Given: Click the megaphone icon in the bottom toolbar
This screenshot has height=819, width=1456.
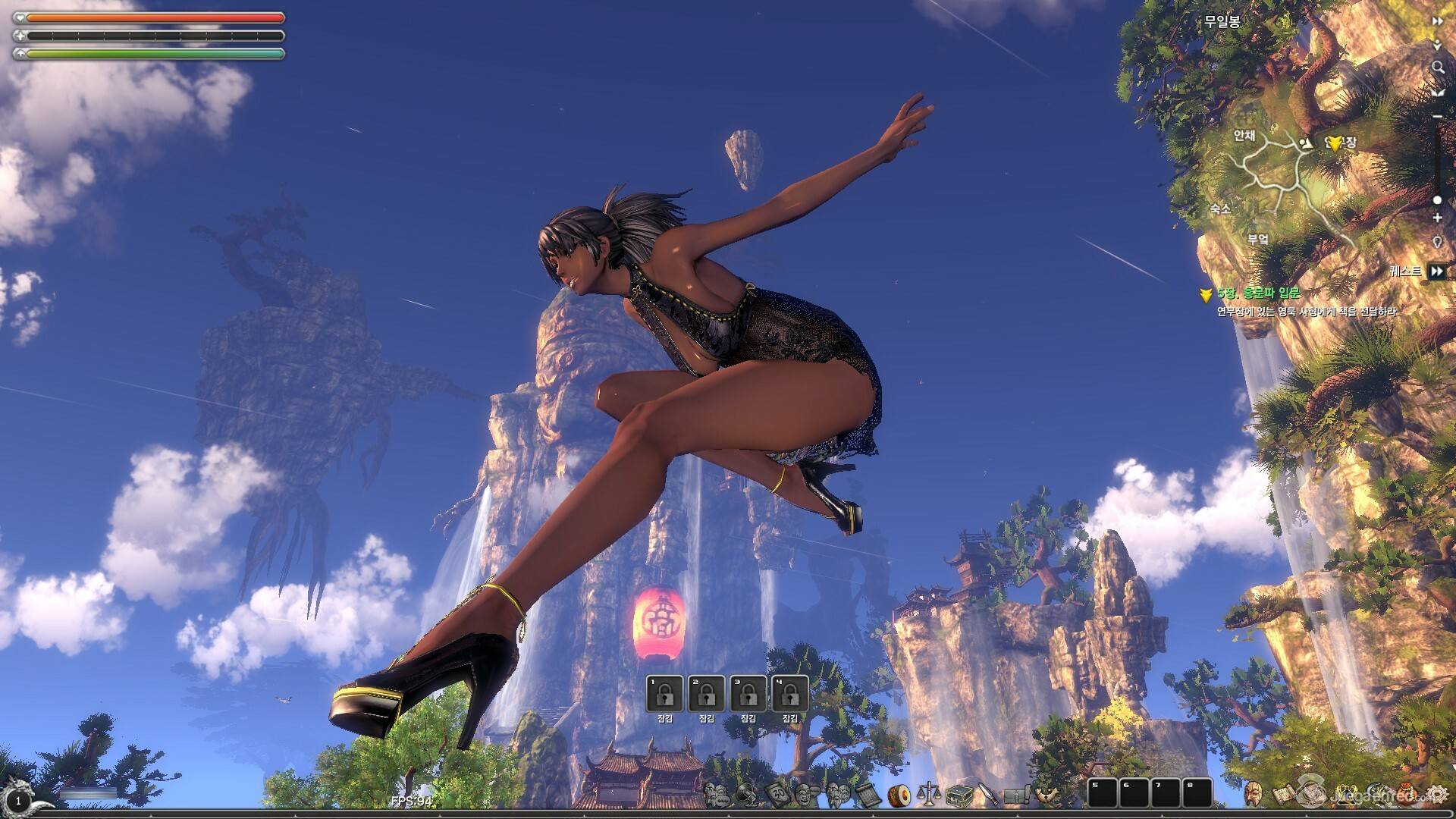Looking at the screenshot, I should [x=748, y=794].
